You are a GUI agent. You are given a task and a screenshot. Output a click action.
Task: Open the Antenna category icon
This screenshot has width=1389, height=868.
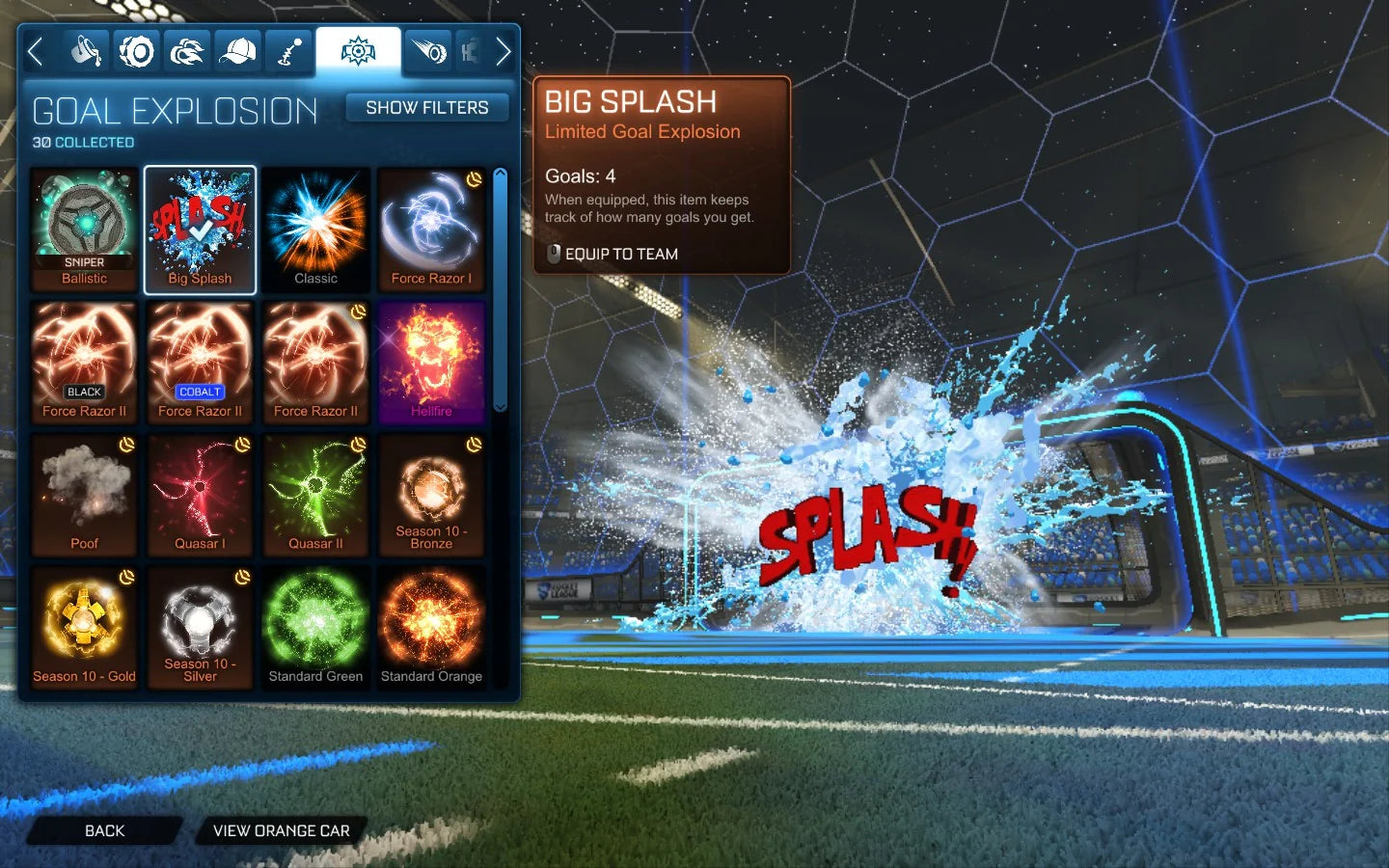(286, 50)
